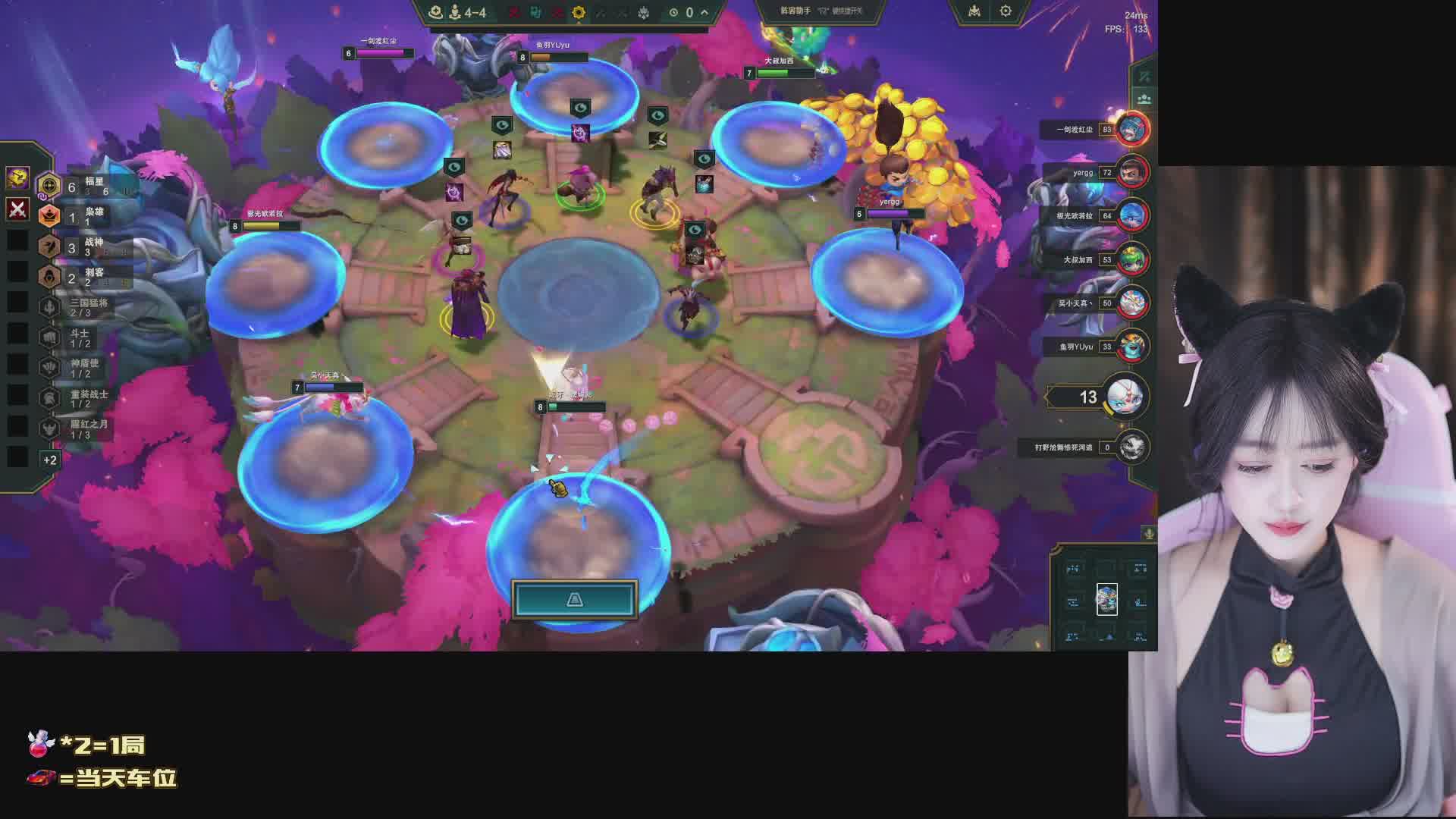1456x819 pixels.
Task: Expand the +2 hidden traits button
Action: [x=50, y=460]
